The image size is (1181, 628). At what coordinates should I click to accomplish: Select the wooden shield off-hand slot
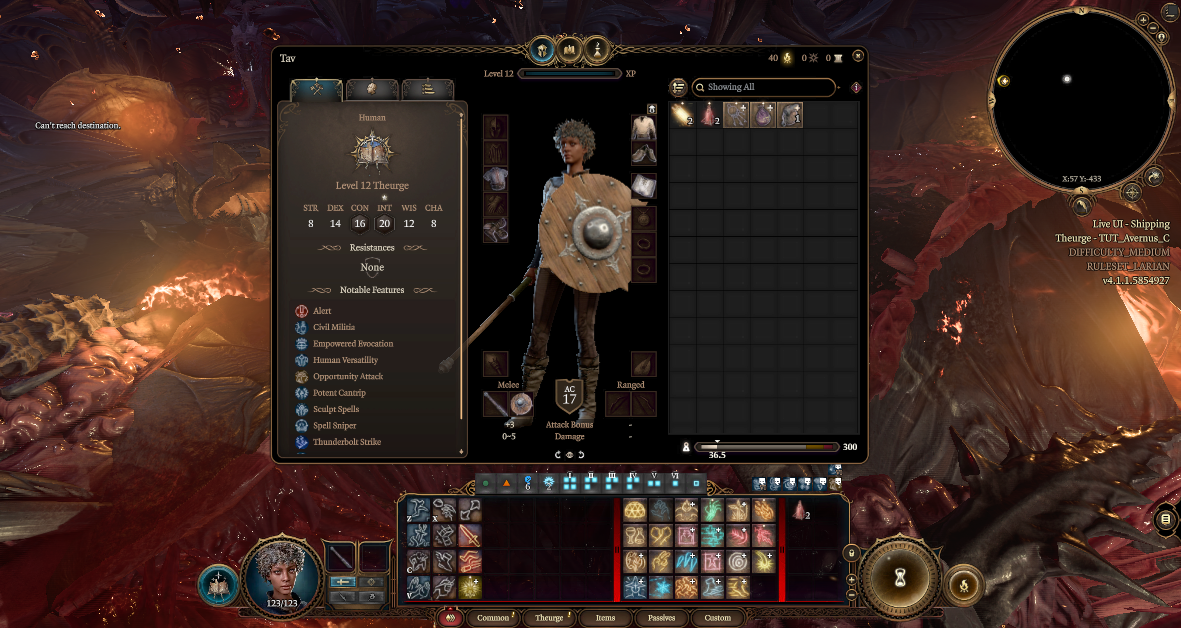tap(521, 404)
